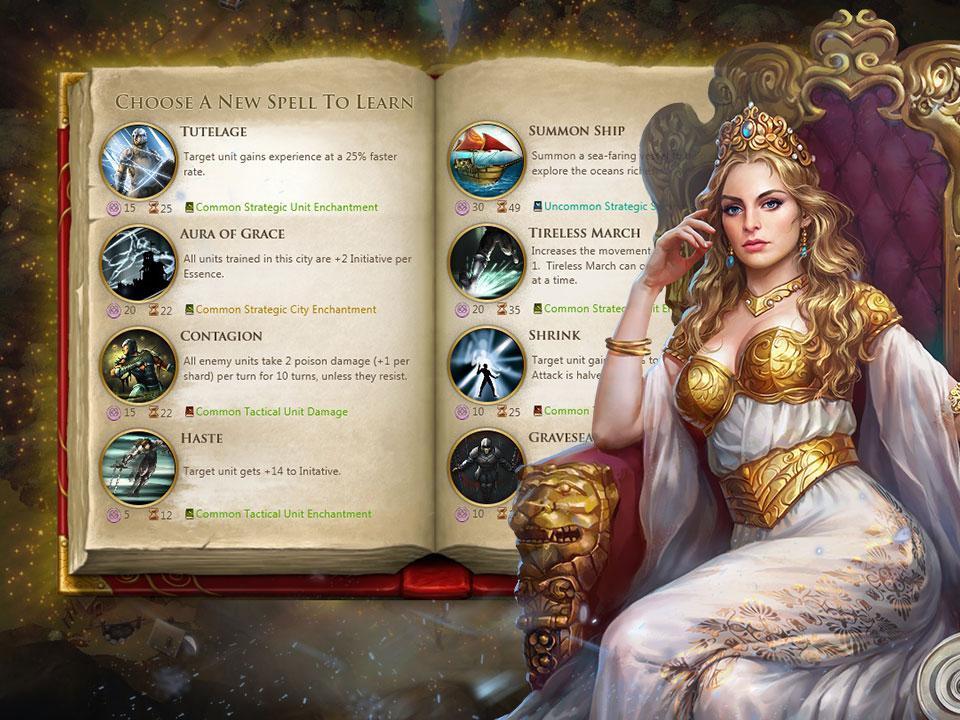Pick the Contagion spell icon

[x=139, y=366]
